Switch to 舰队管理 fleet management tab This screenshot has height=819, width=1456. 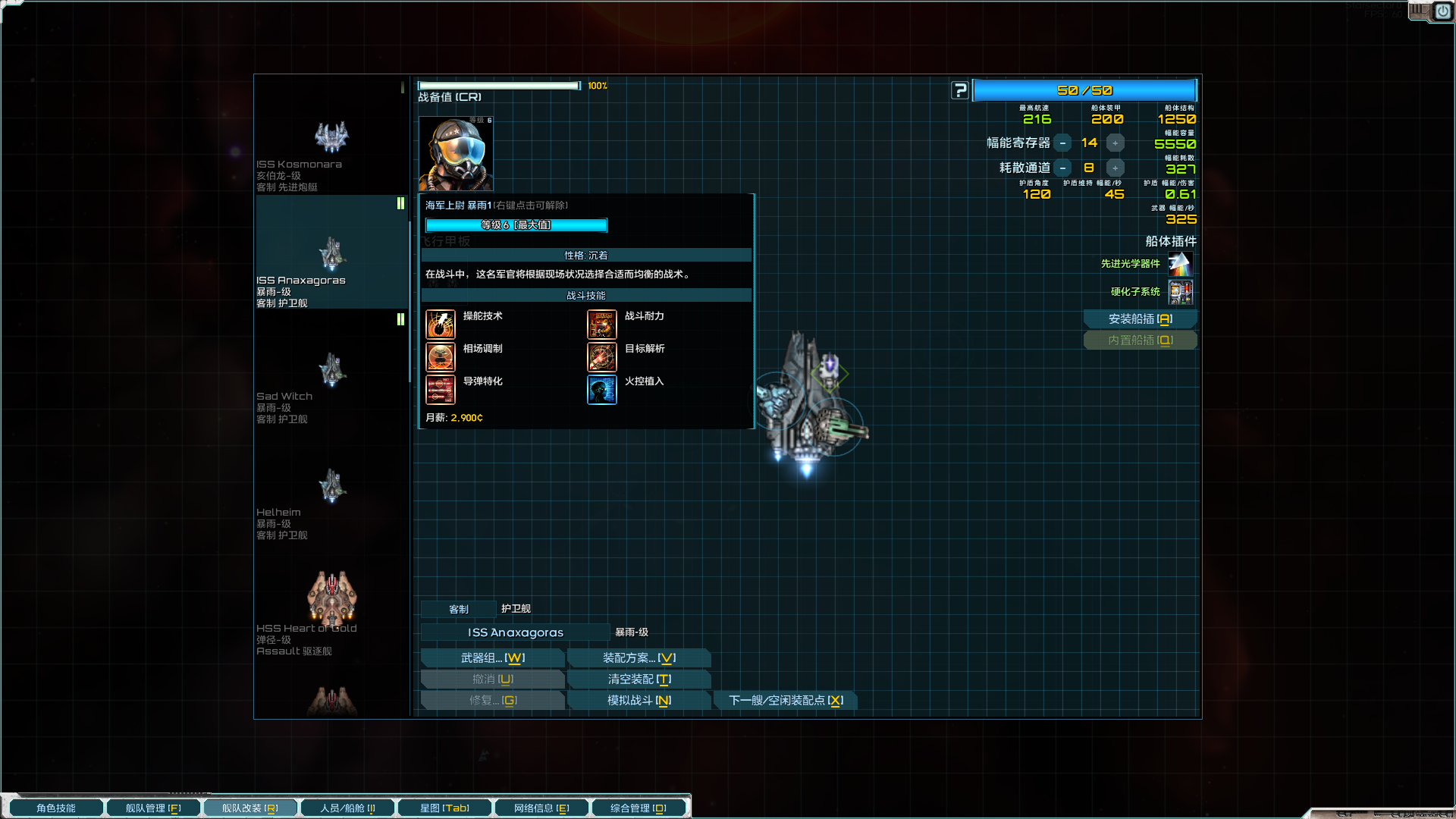(x=152, y=808)
